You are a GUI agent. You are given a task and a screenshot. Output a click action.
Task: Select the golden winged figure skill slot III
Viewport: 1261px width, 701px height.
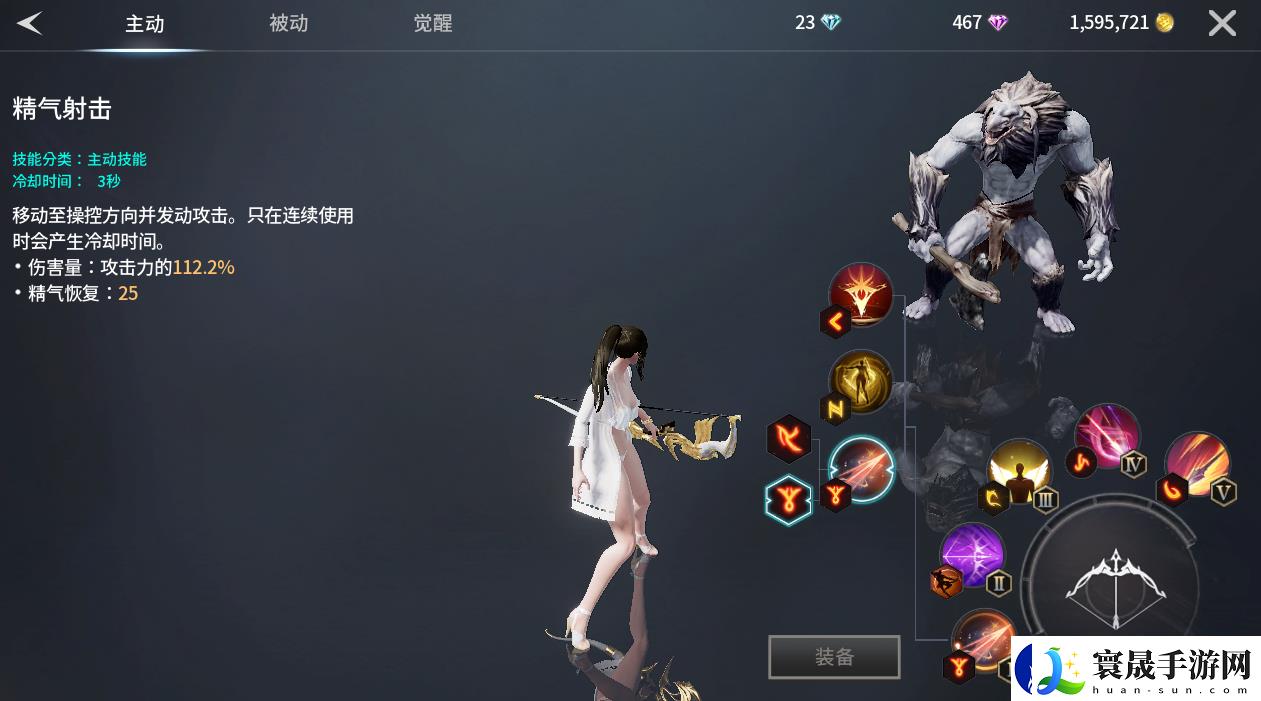point(1019,472)
